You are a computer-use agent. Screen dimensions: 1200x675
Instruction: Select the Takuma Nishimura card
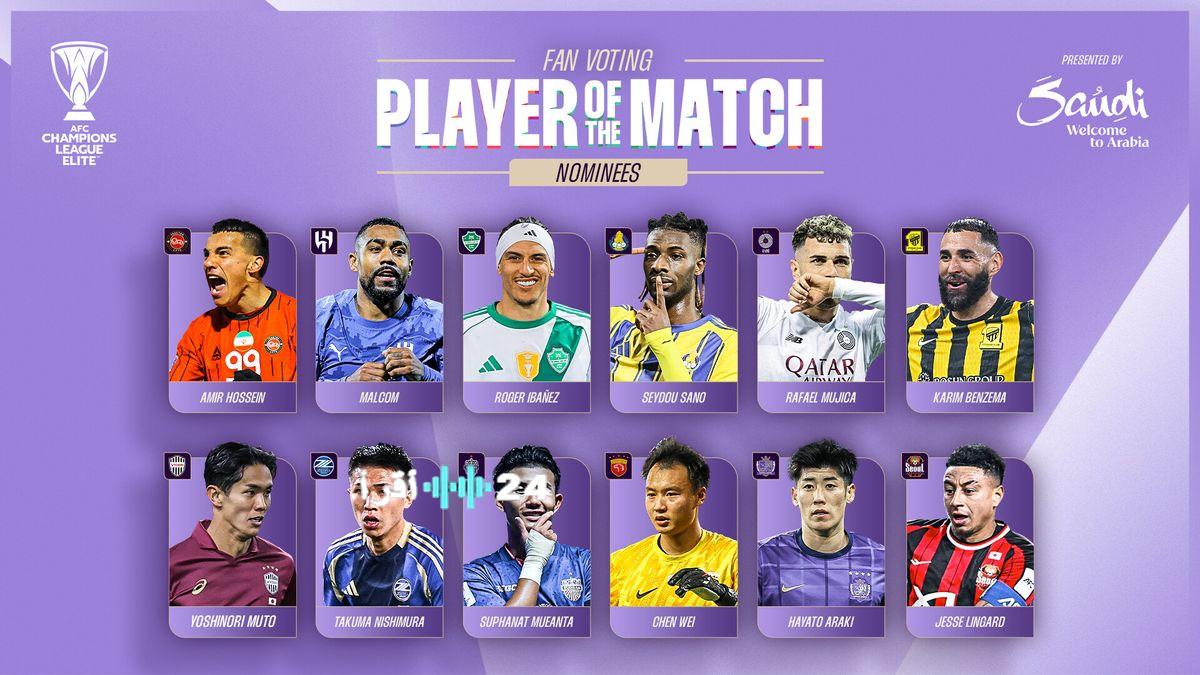click(x=379, y=545)
